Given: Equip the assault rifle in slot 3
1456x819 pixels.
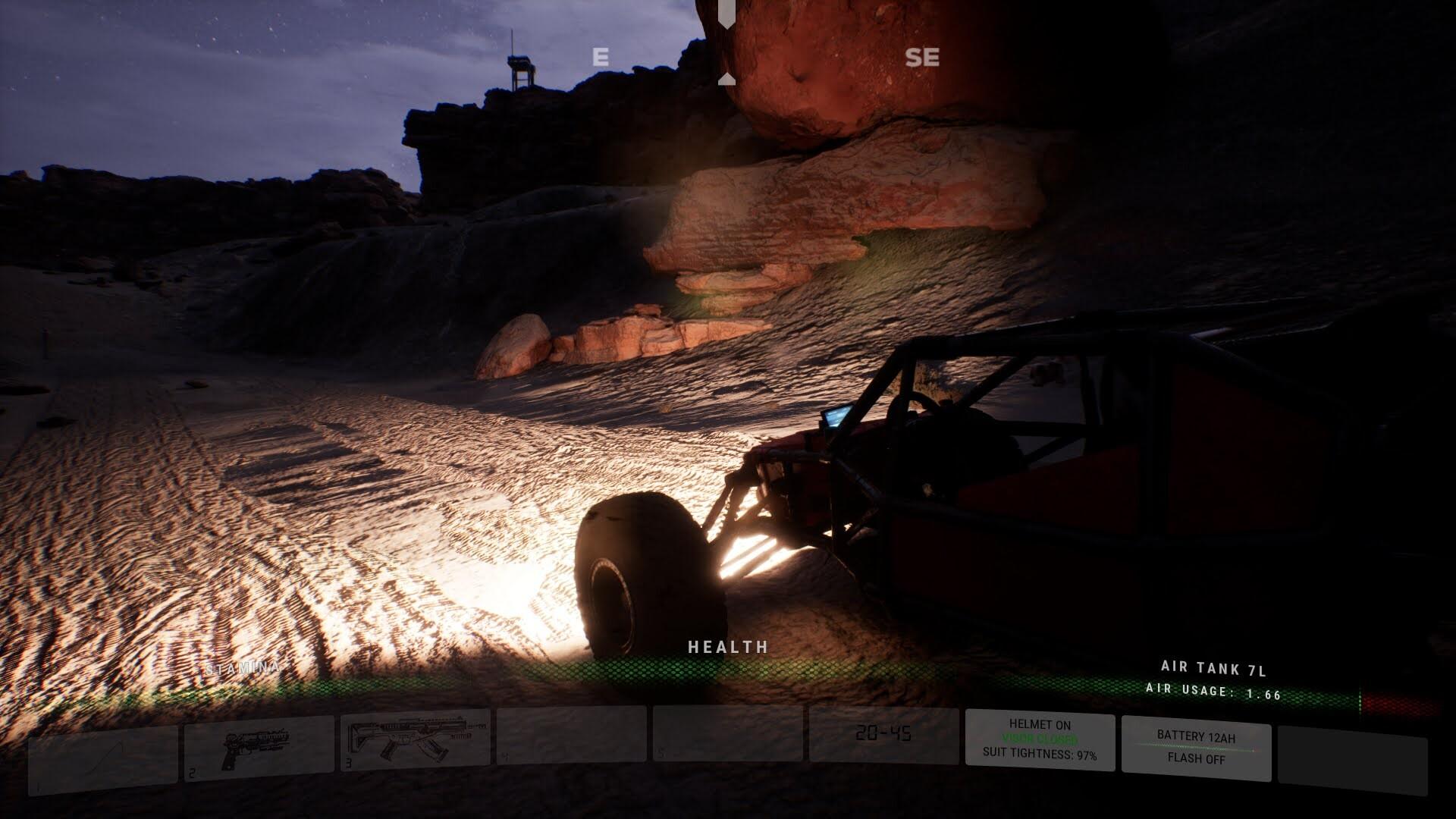Looking at the screenshot, I should coord(415,741).
